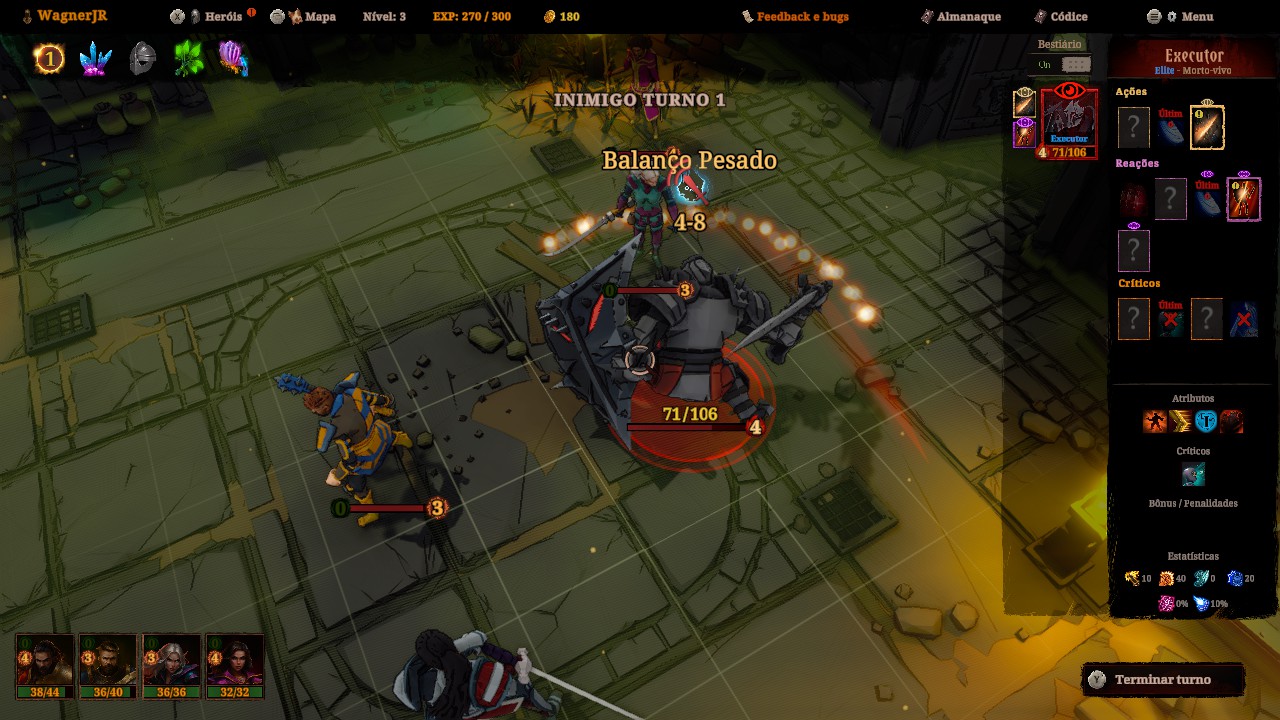Open the Almanaque
This screenshot has width=1280, height=720.
coord(961,16)
